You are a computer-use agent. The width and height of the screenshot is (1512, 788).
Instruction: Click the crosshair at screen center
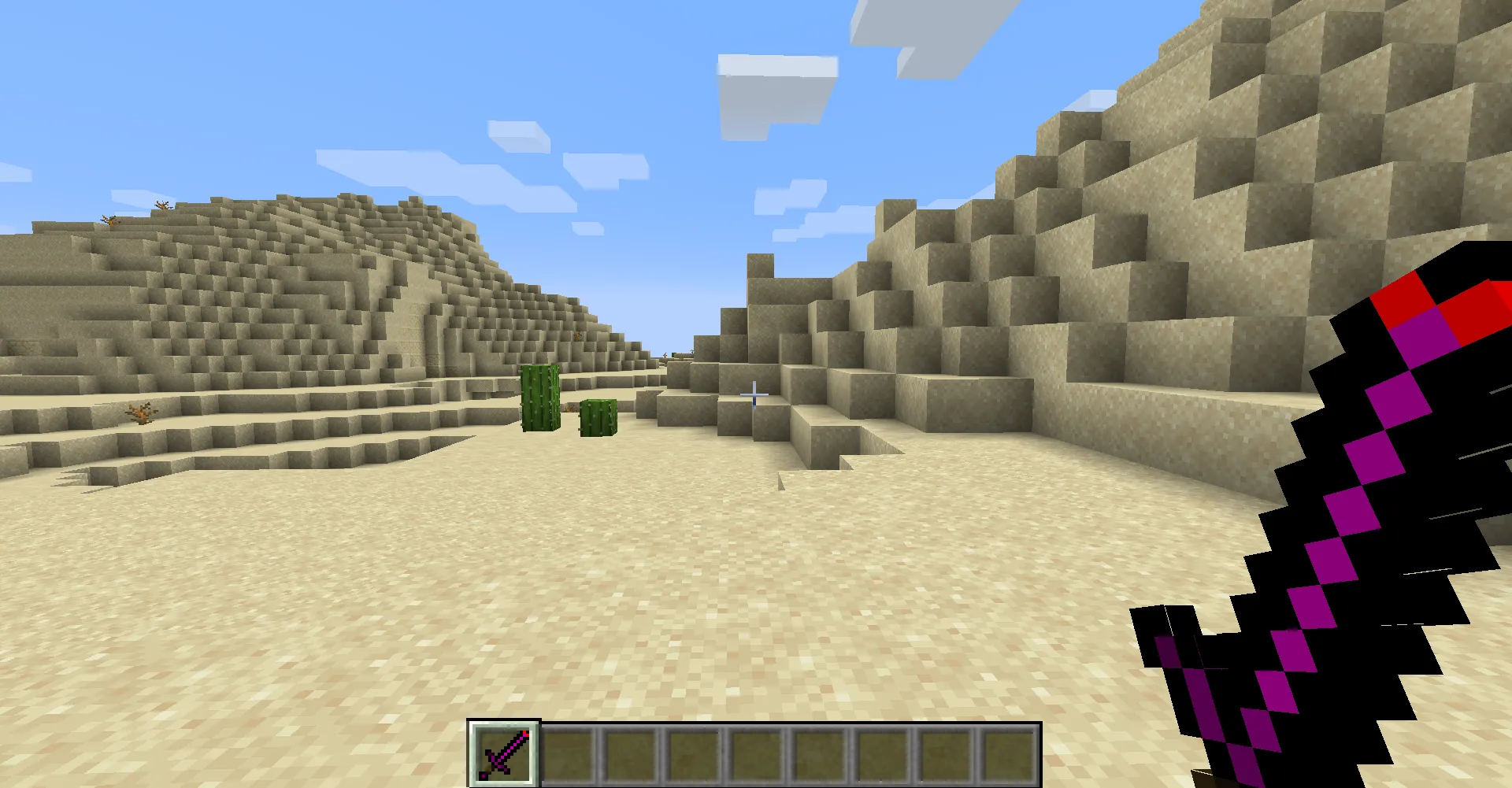(x=754, y=394)
